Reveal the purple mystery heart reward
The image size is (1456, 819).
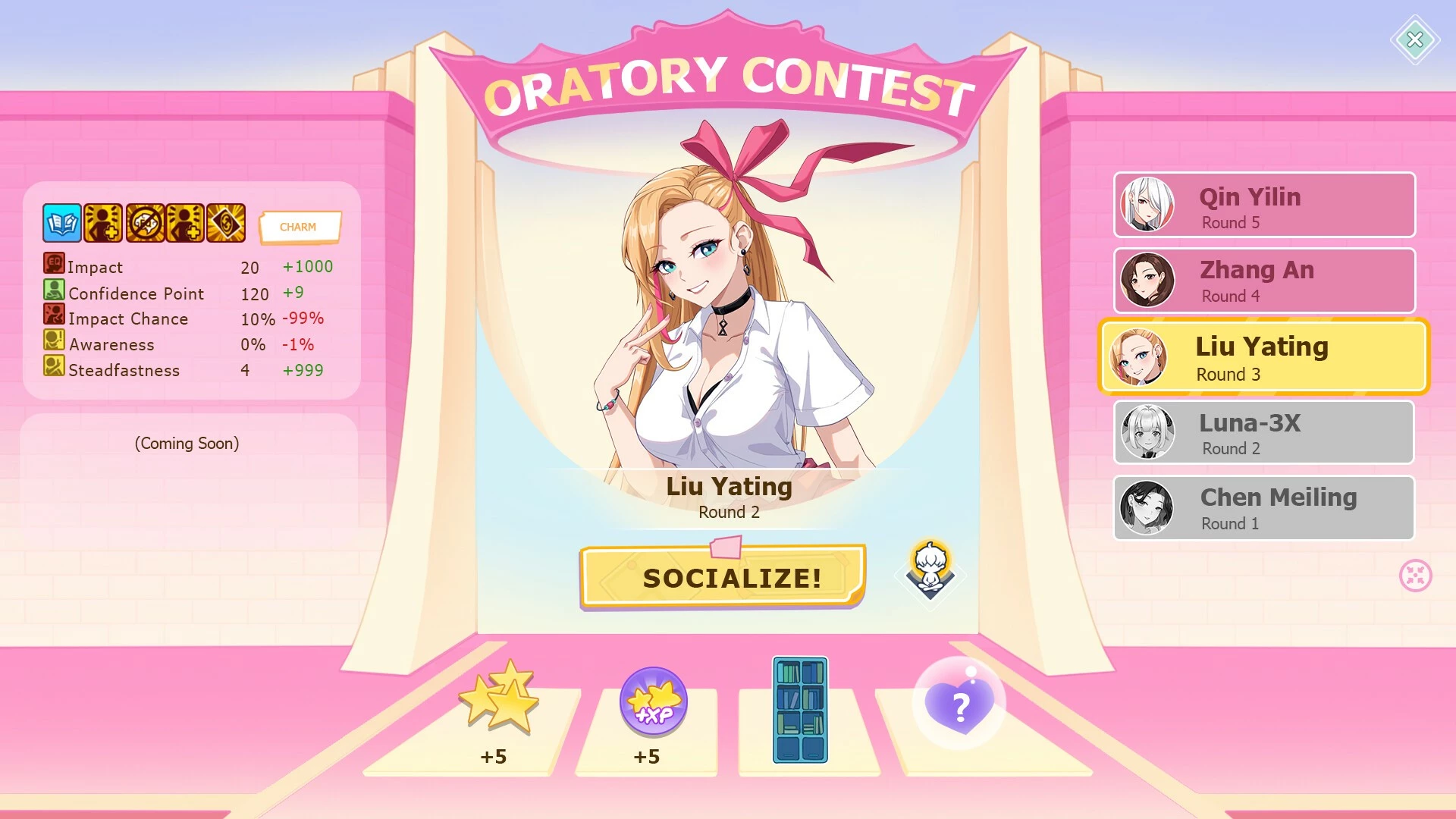pos(959,704)
